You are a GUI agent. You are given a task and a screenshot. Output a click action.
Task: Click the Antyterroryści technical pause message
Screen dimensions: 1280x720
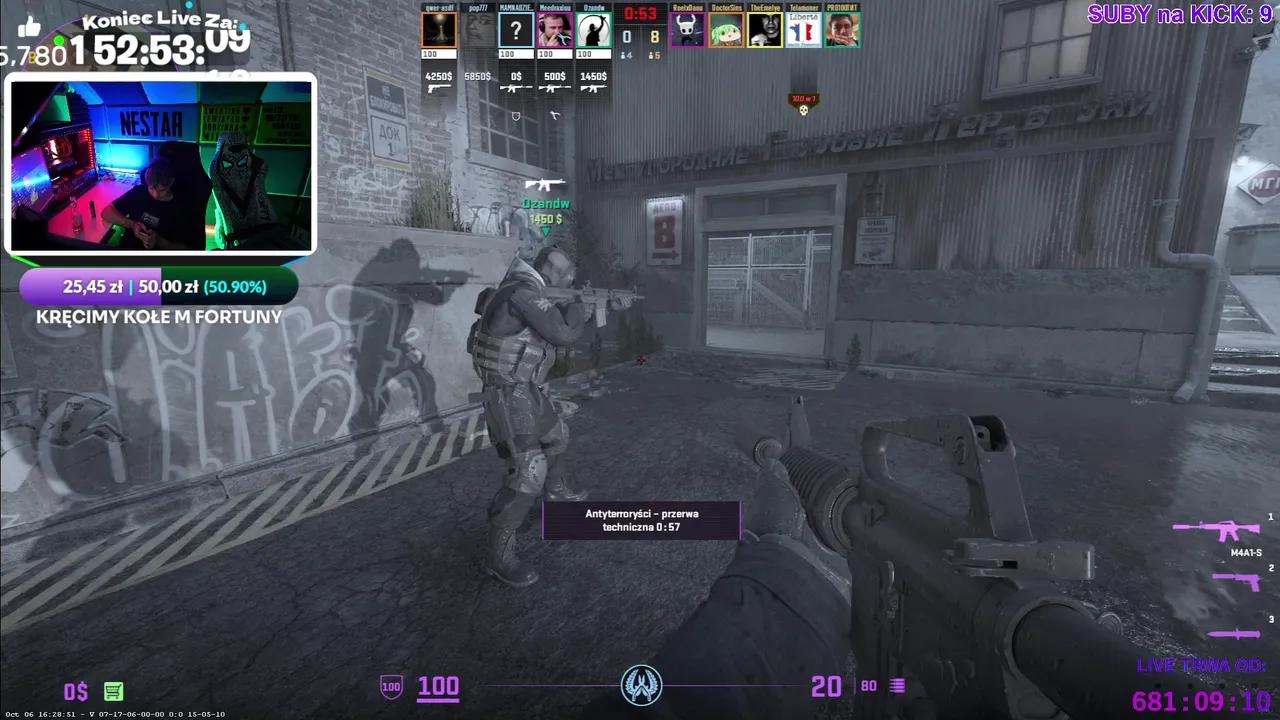(x=641, y=520)
